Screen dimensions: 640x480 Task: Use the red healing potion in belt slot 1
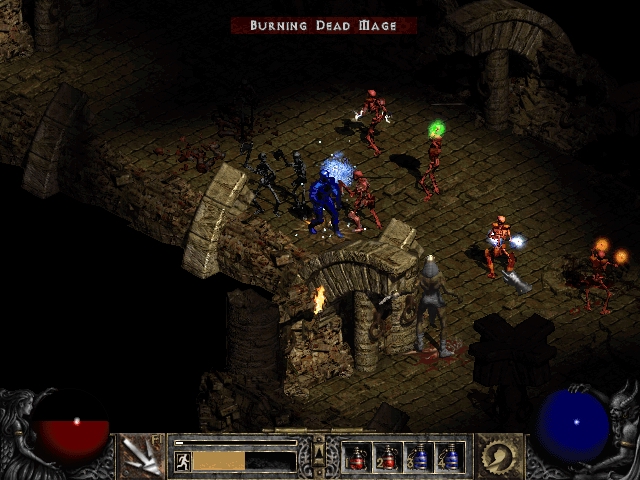pyautogui.click(x=357, y=457)
